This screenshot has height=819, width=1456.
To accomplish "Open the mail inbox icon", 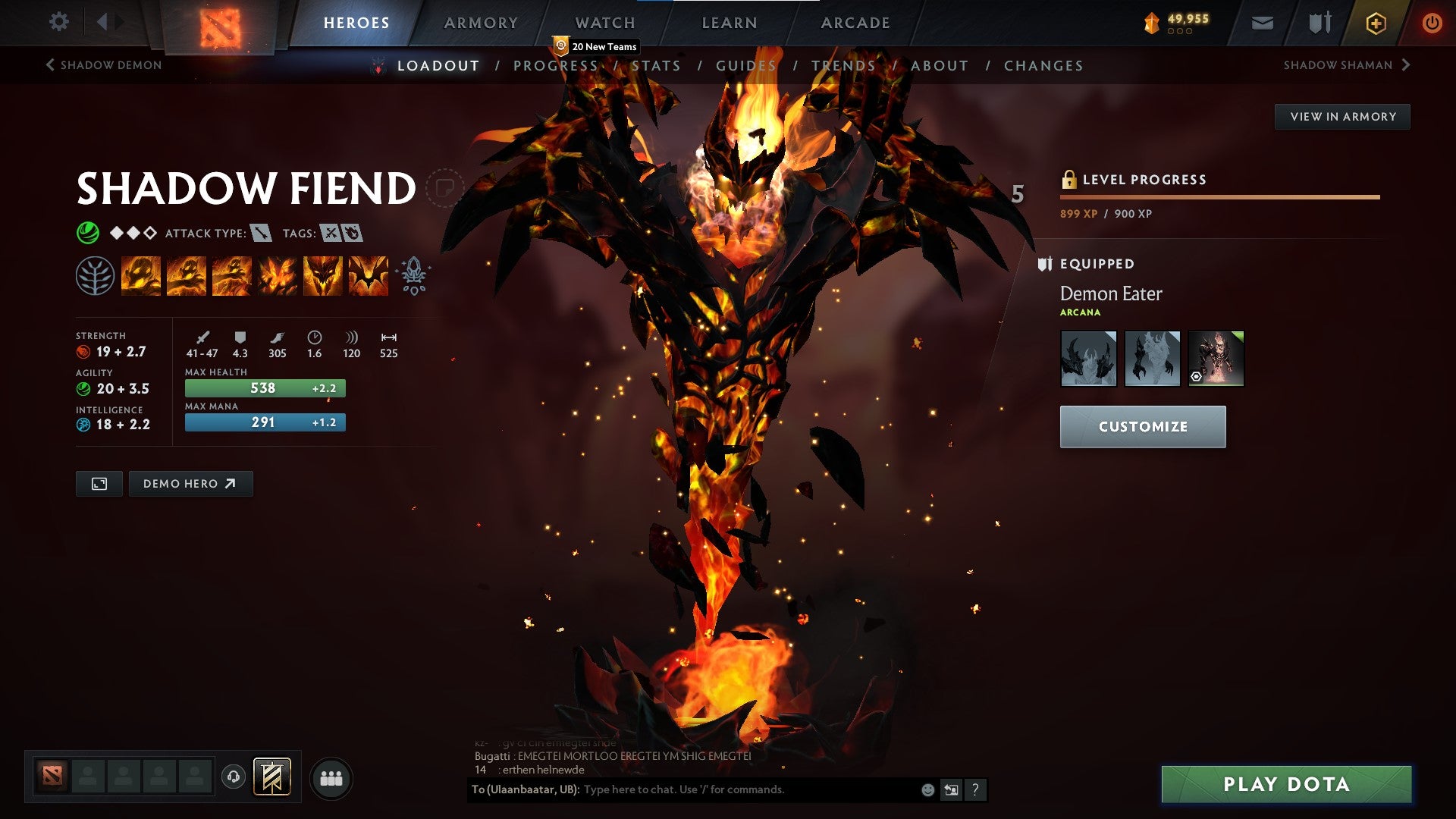I will (1263, 23).
